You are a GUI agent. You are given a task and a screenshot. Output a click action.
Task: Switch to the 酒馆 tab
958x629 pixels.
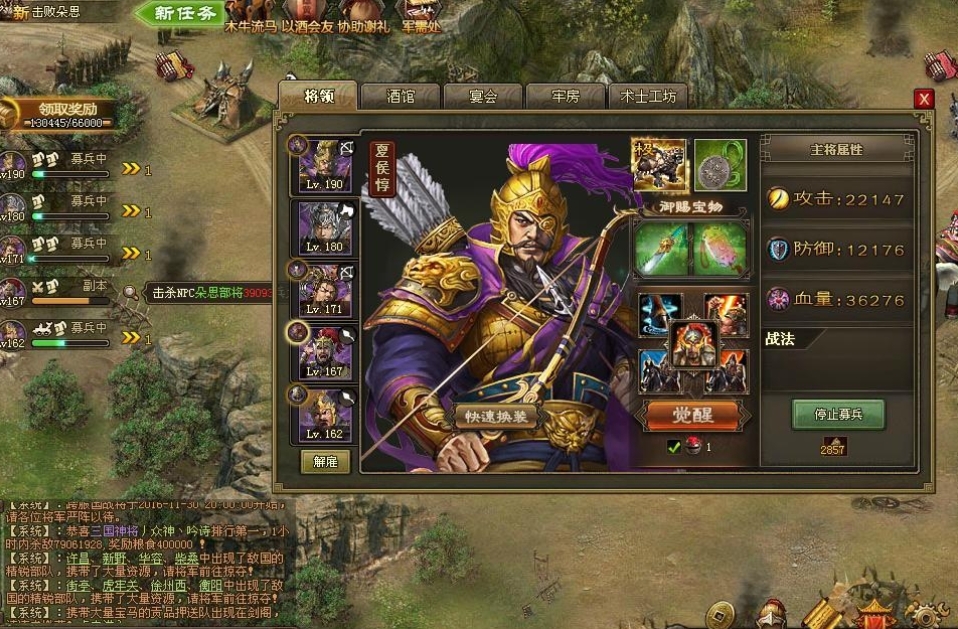[x=401, y=96]
